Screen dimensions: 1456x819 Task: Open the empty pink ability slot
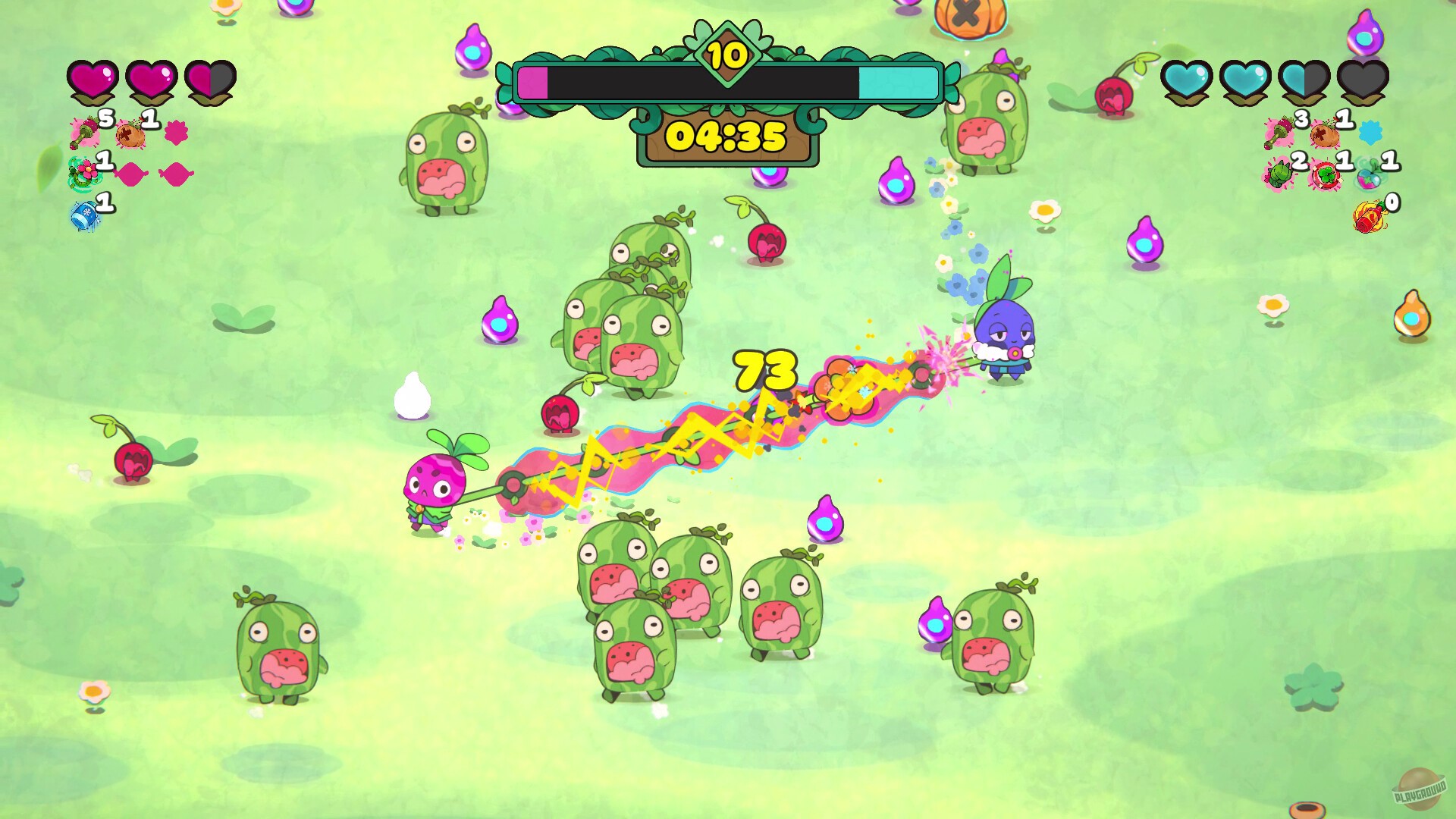(x=177, y=133)
